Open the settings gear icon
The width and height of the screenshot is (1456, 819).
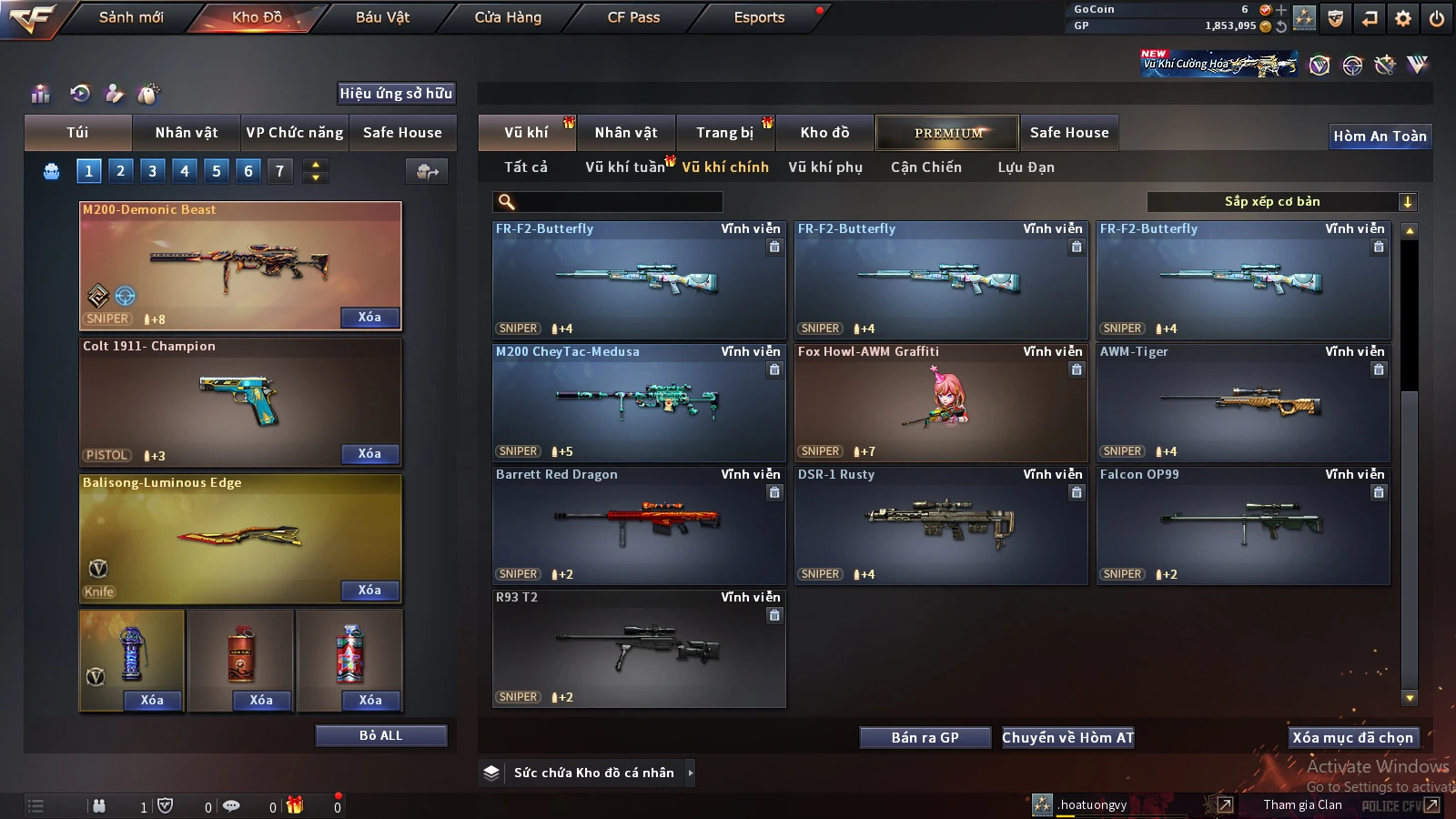coord(1403,18)
